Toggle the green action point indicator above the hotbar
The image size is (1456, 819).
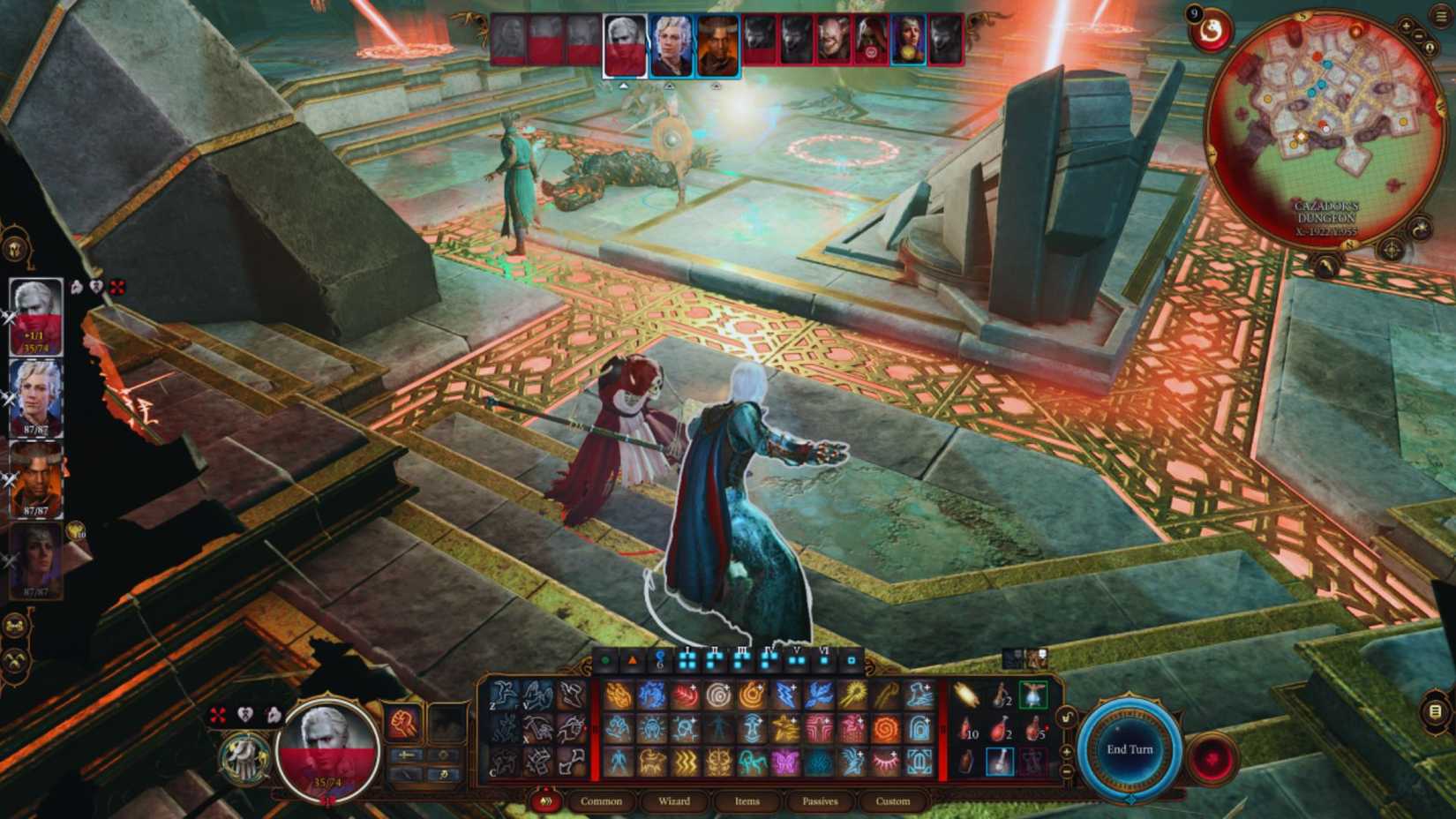pos(604,660)
